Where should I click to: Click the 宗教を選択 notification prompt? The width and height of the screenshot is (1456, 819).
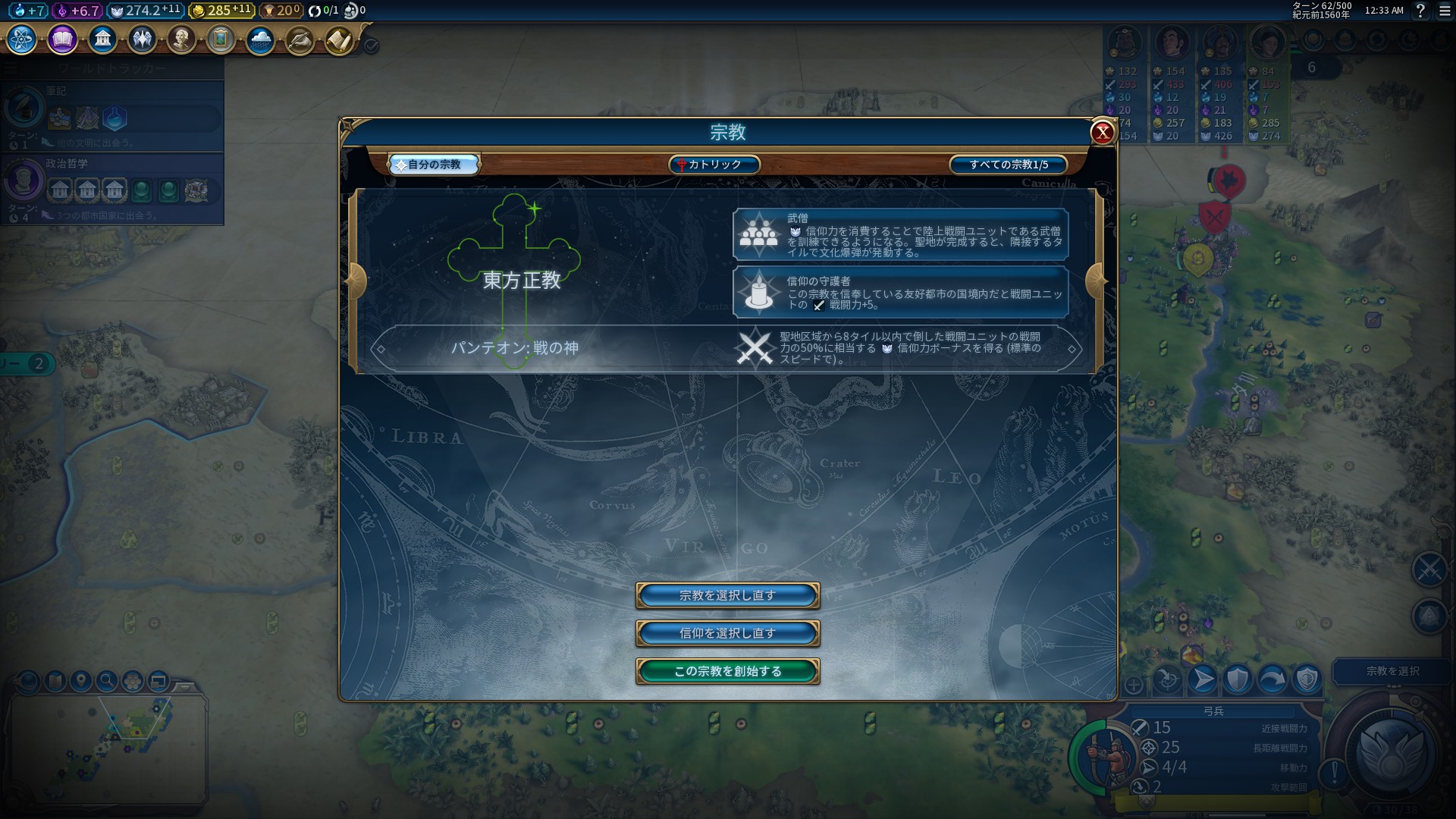click(x=1392, y=671)
